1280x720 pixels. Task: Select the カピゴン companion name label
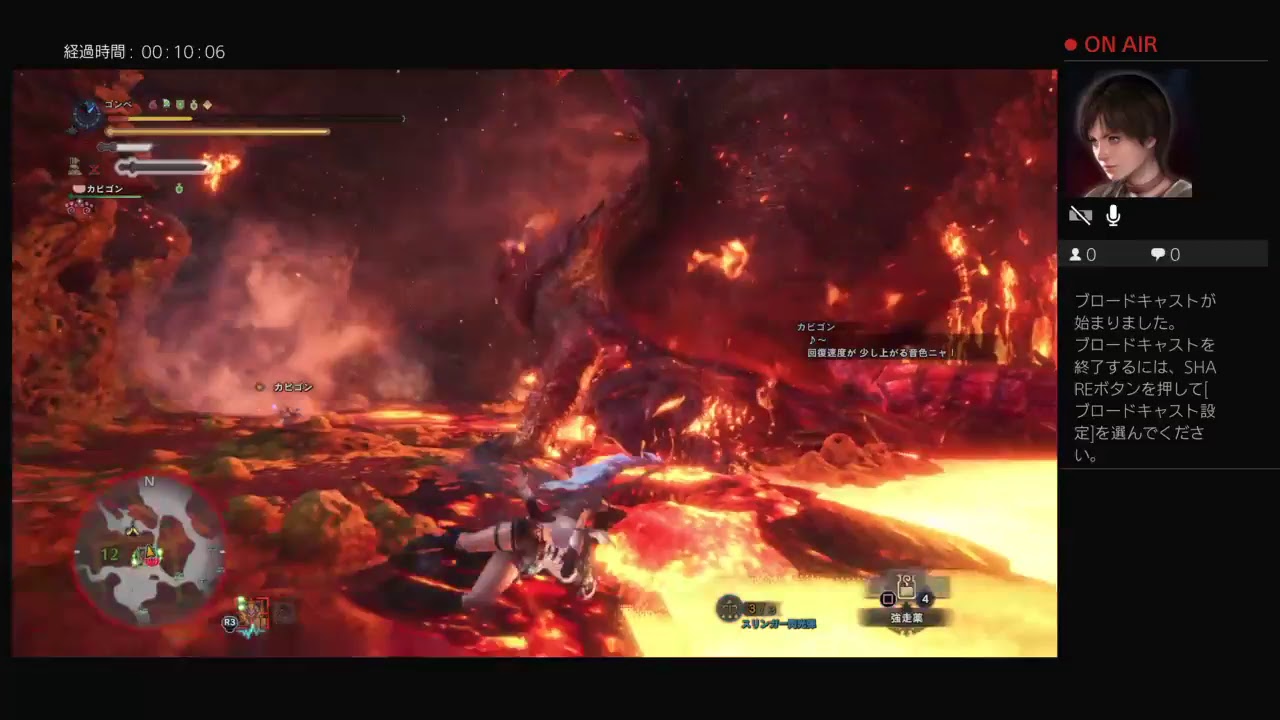tap(105, 188)
